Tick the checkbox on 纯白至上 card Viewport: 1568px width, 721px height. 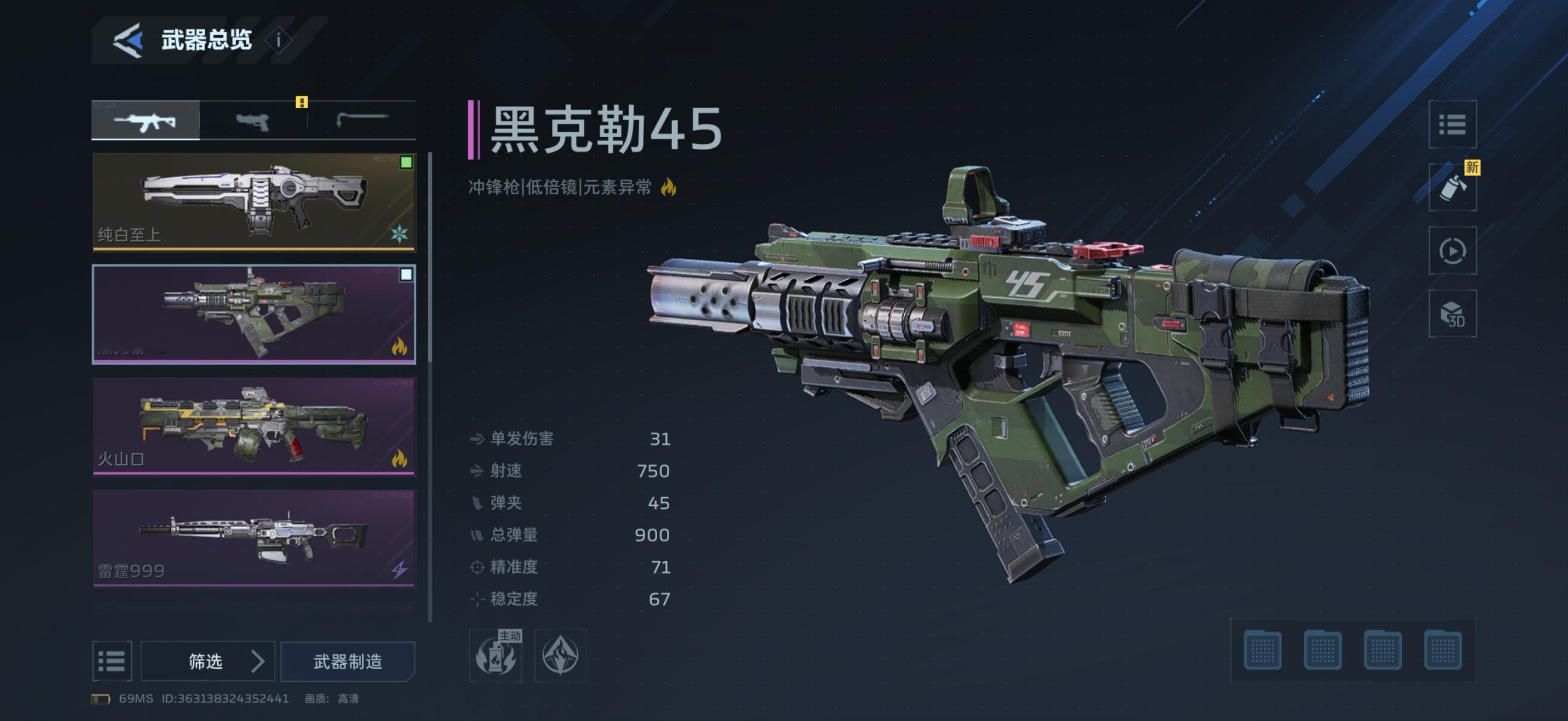[x=406, y=163]
